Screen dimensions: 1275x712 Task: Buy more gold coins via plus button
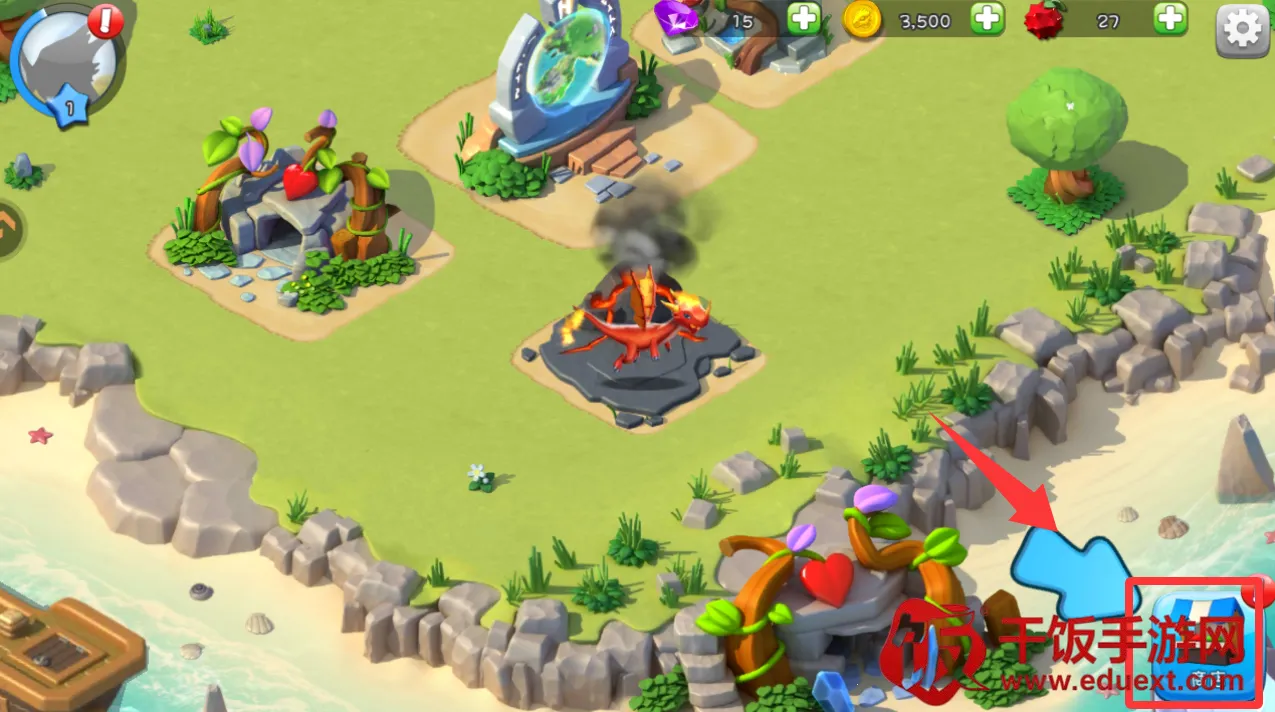[987, 19]
